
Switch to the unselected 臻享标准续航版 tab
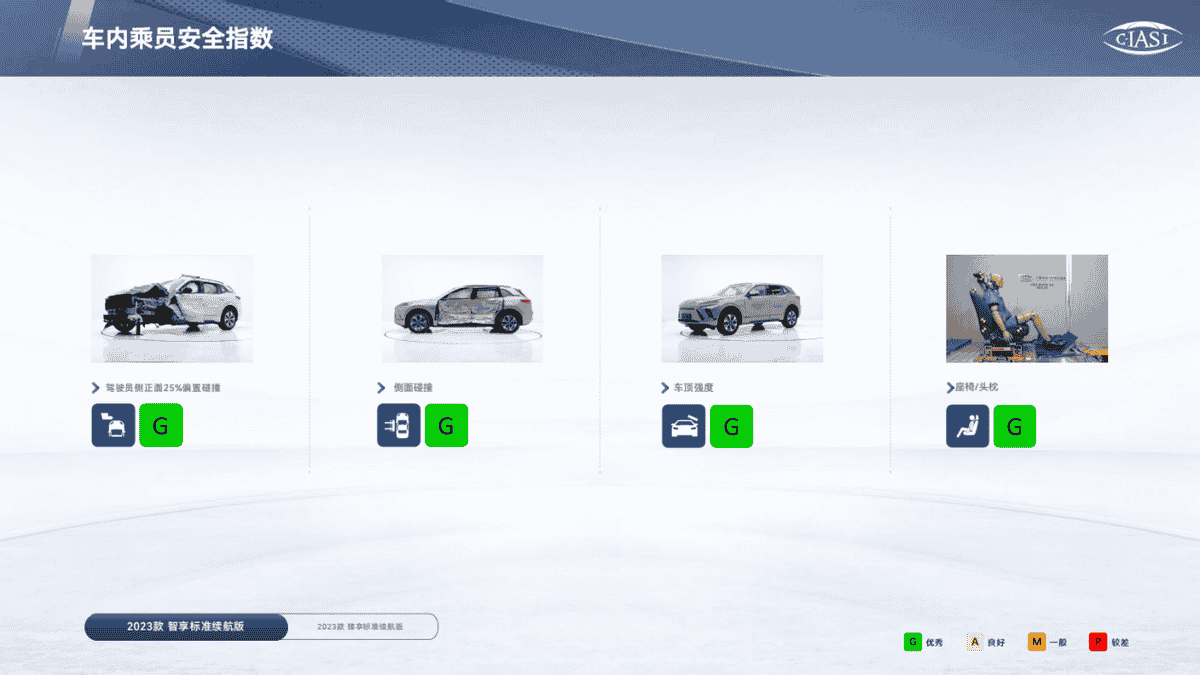[361, 627]
